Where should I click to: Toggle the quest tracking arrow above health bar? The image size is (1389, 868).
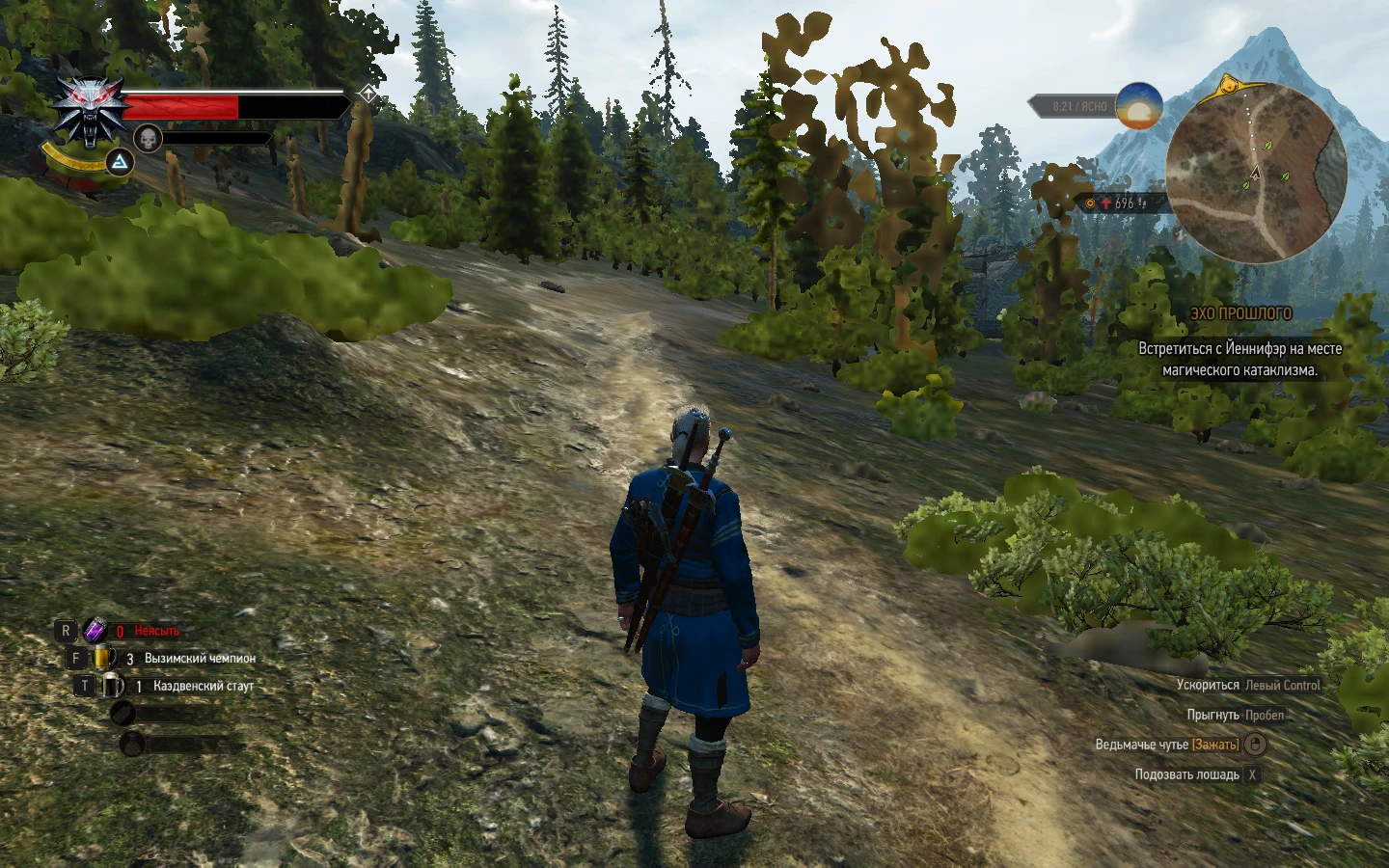coord(367,94)
